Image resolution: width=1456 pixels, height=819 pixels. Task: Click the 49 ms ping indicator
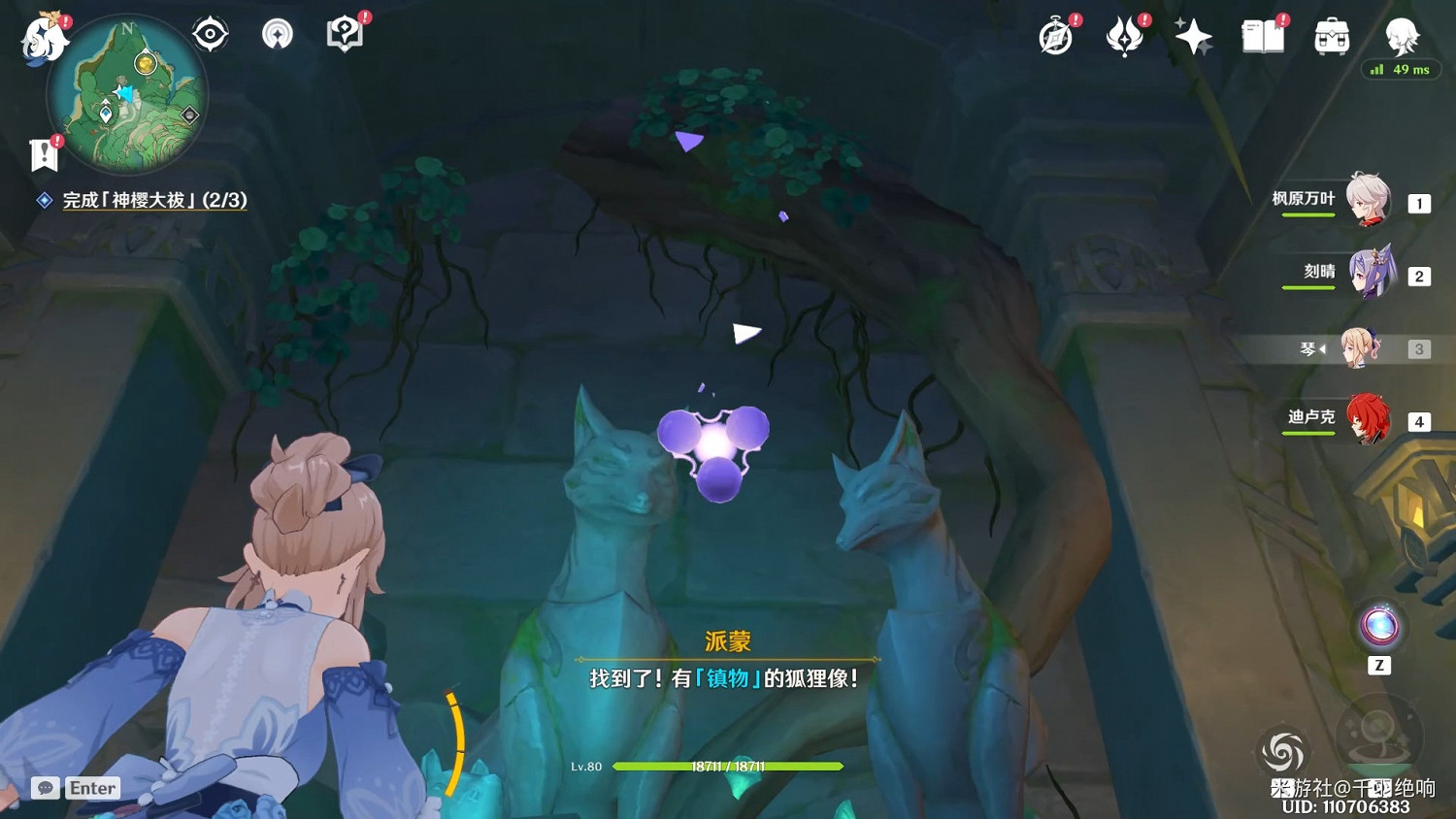pyautogui.click(x=1402, y=70)
